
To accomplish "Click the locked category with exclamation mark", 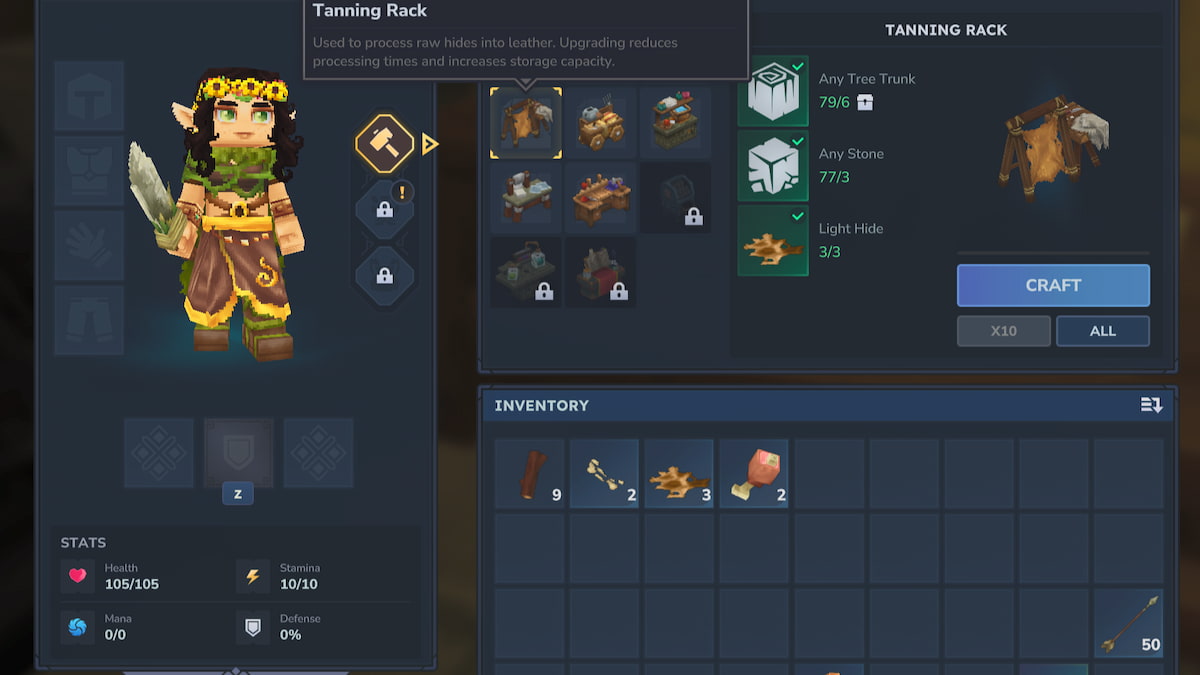I will click(x=384, y=209).
